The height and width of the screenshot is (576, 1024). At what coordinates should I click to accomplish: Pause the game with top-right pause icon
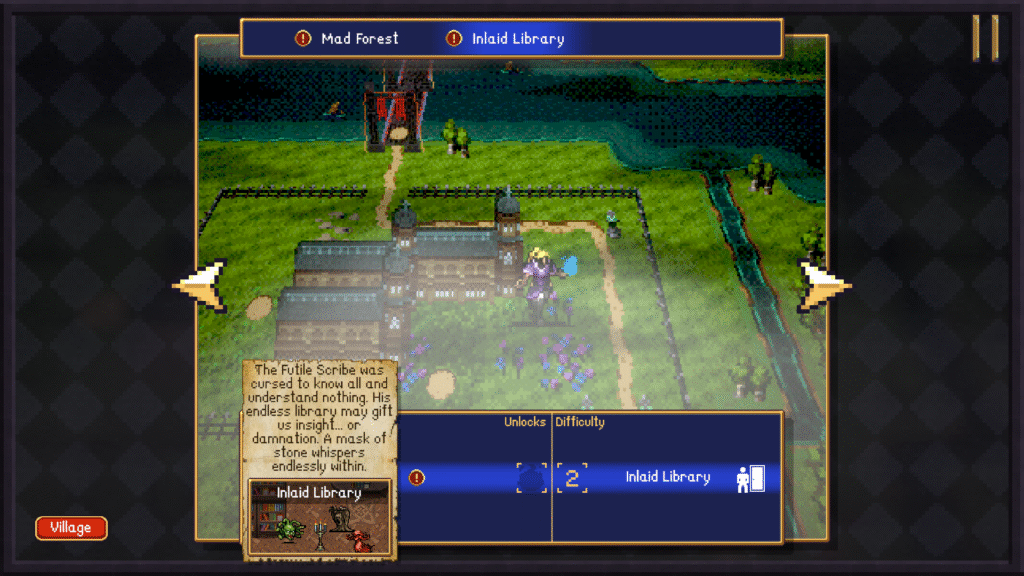click(x=985, y=38)
